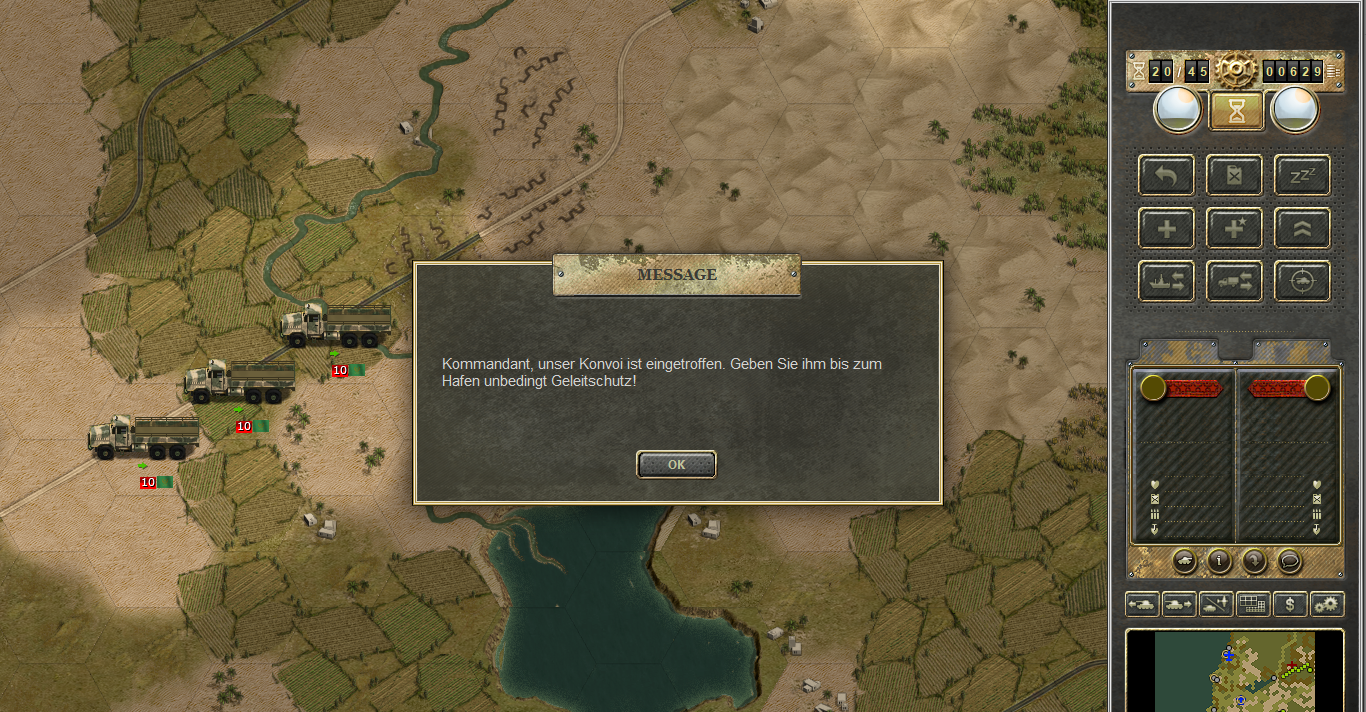Click the plain plus reinforcement button

pyautogui.click(x=1166, y=228)
